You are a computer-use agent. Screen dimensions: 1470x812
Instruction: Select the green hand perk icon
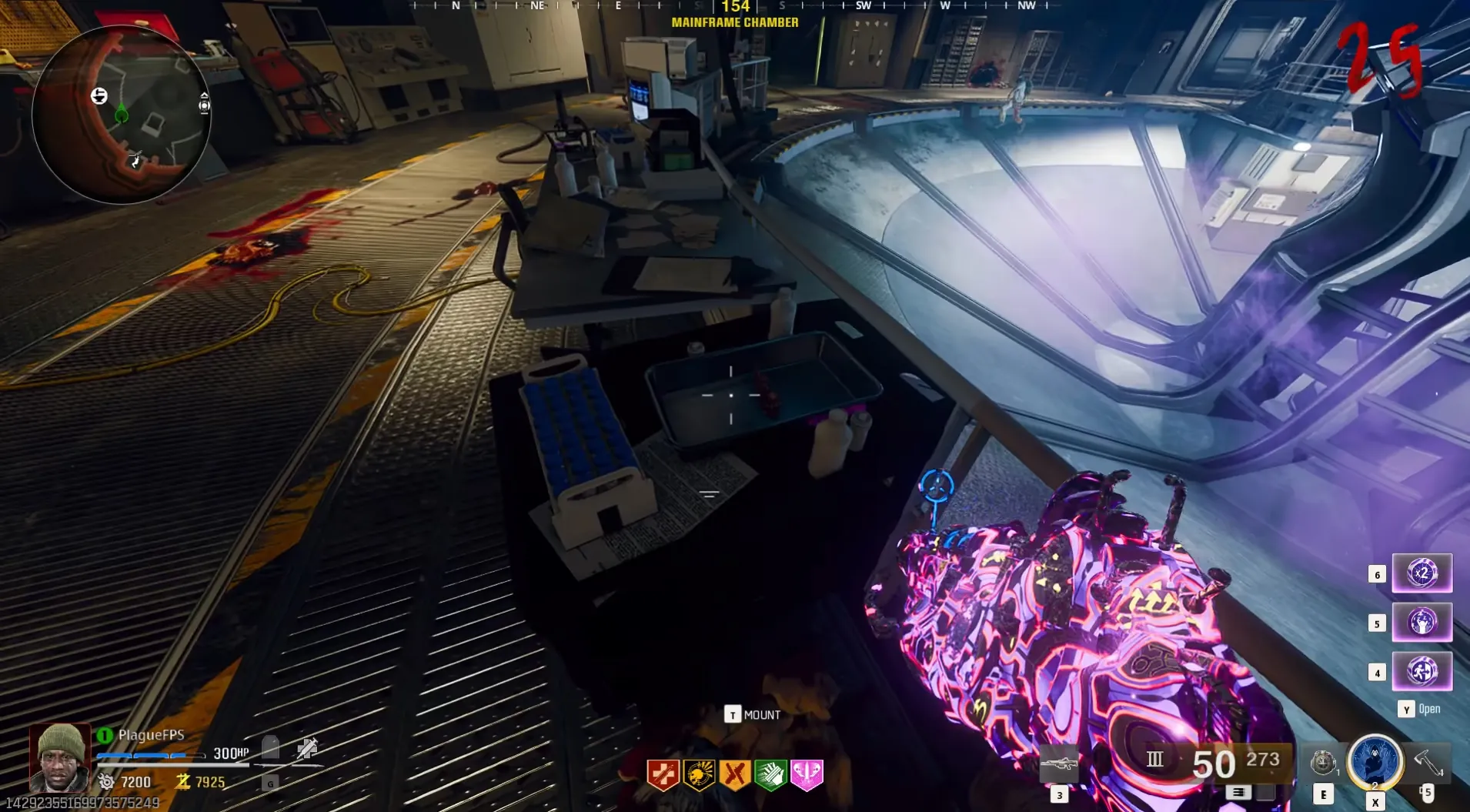click(770, 774)
